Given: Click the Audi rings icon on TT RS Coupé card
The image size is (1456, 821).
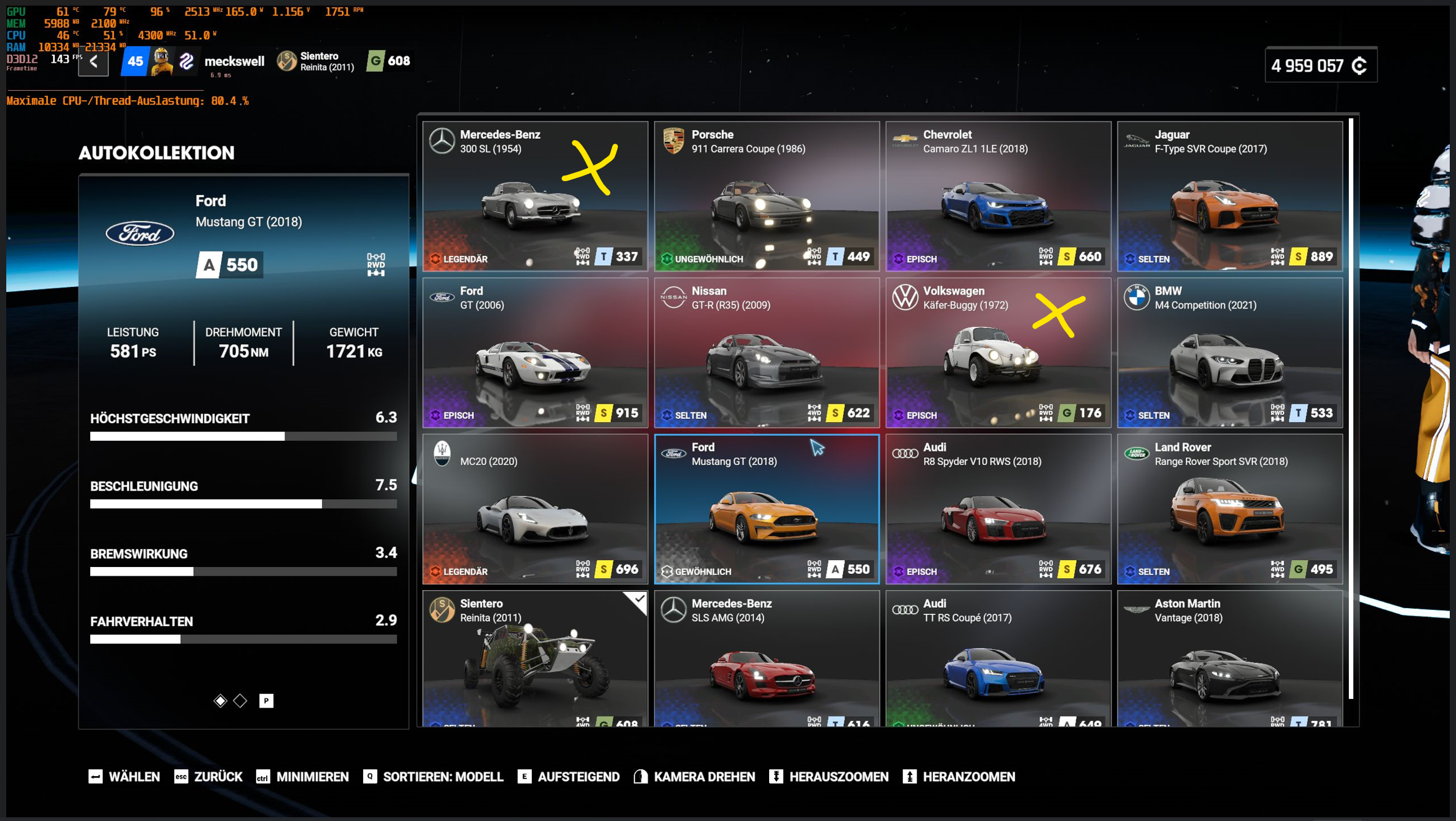Looking at the screenshot, I should (x=906, y=610).
